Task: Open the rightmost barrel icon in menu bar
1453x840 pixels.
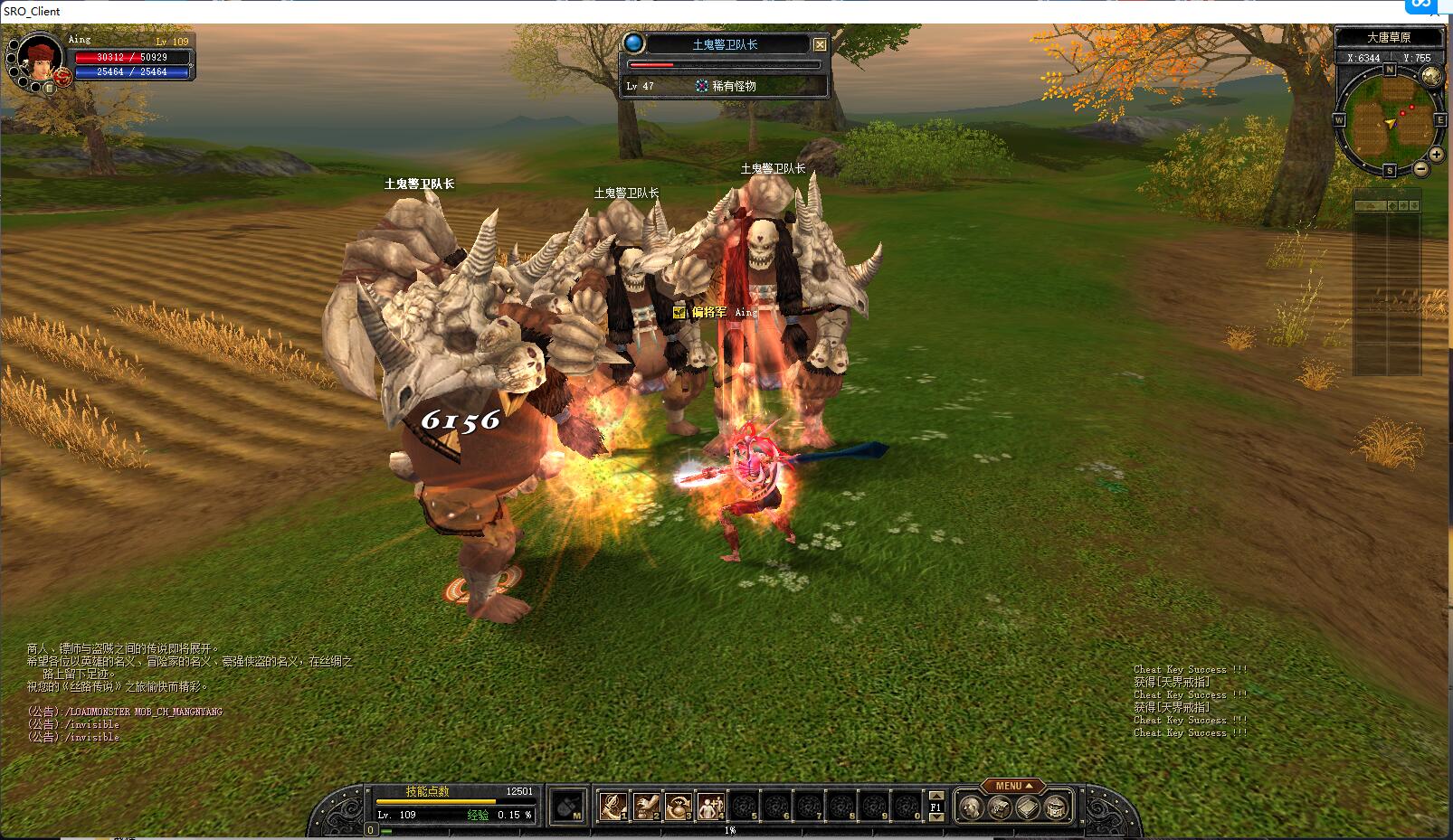Action: [x=1056, y=807]
